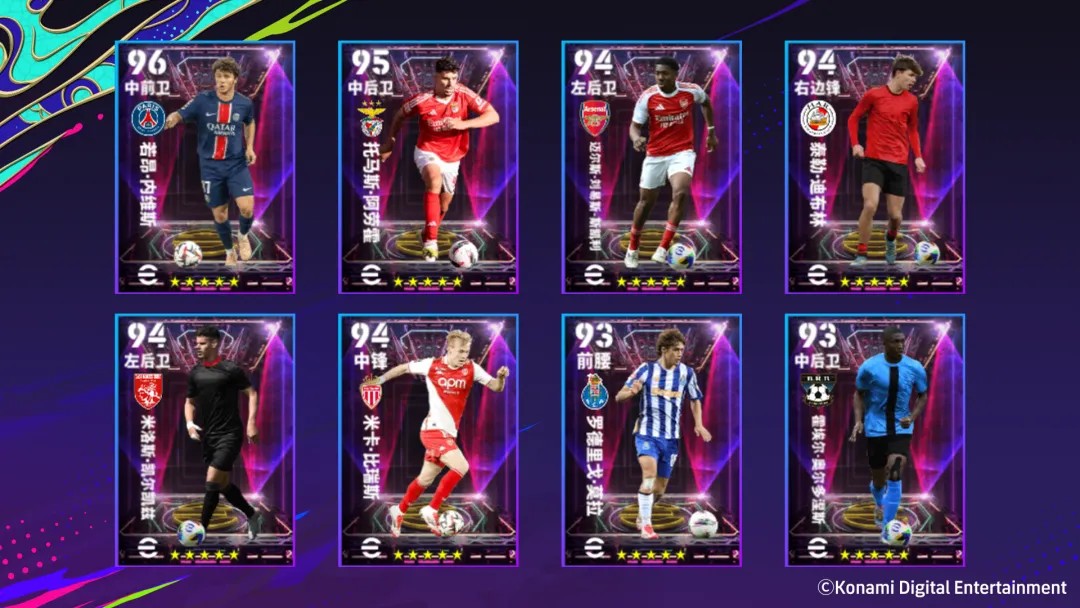Pick the 93 中后卫 card in light-blue kit
Viewport: 1080px width, 608px height.
click(875, 440)
